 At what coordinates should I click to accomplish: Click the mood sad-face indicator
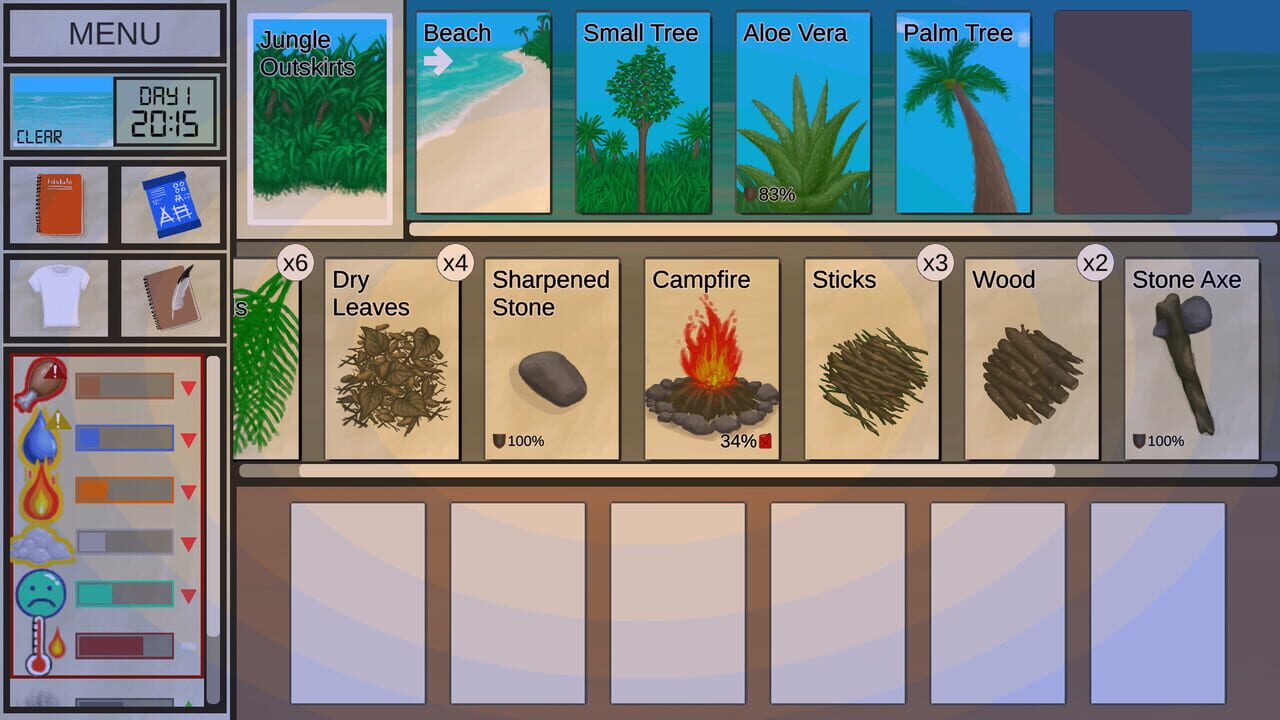[x=42, y=593]
